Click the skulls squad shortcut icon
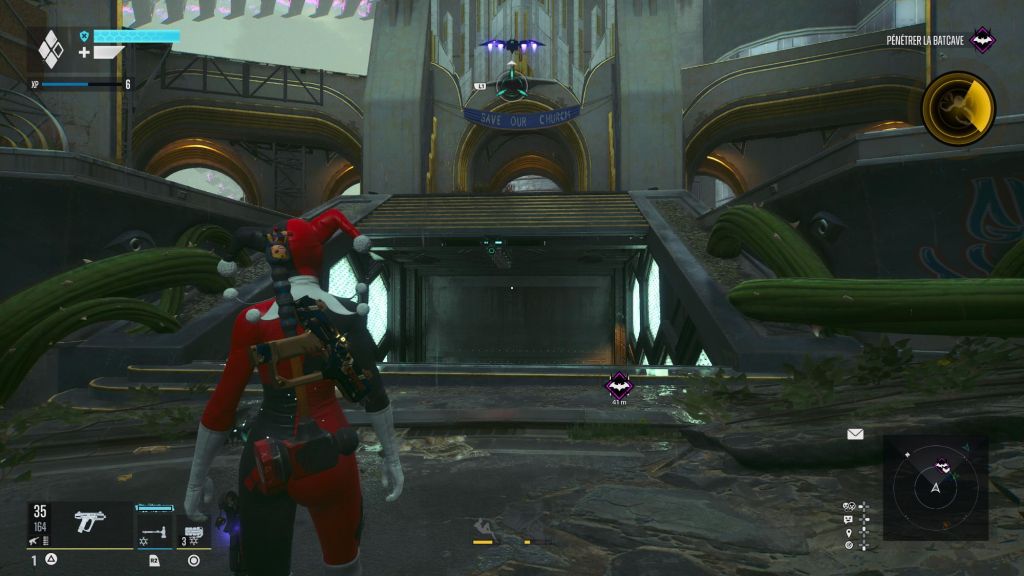Viewport: 1024px width, 576px height. [849, 506]
